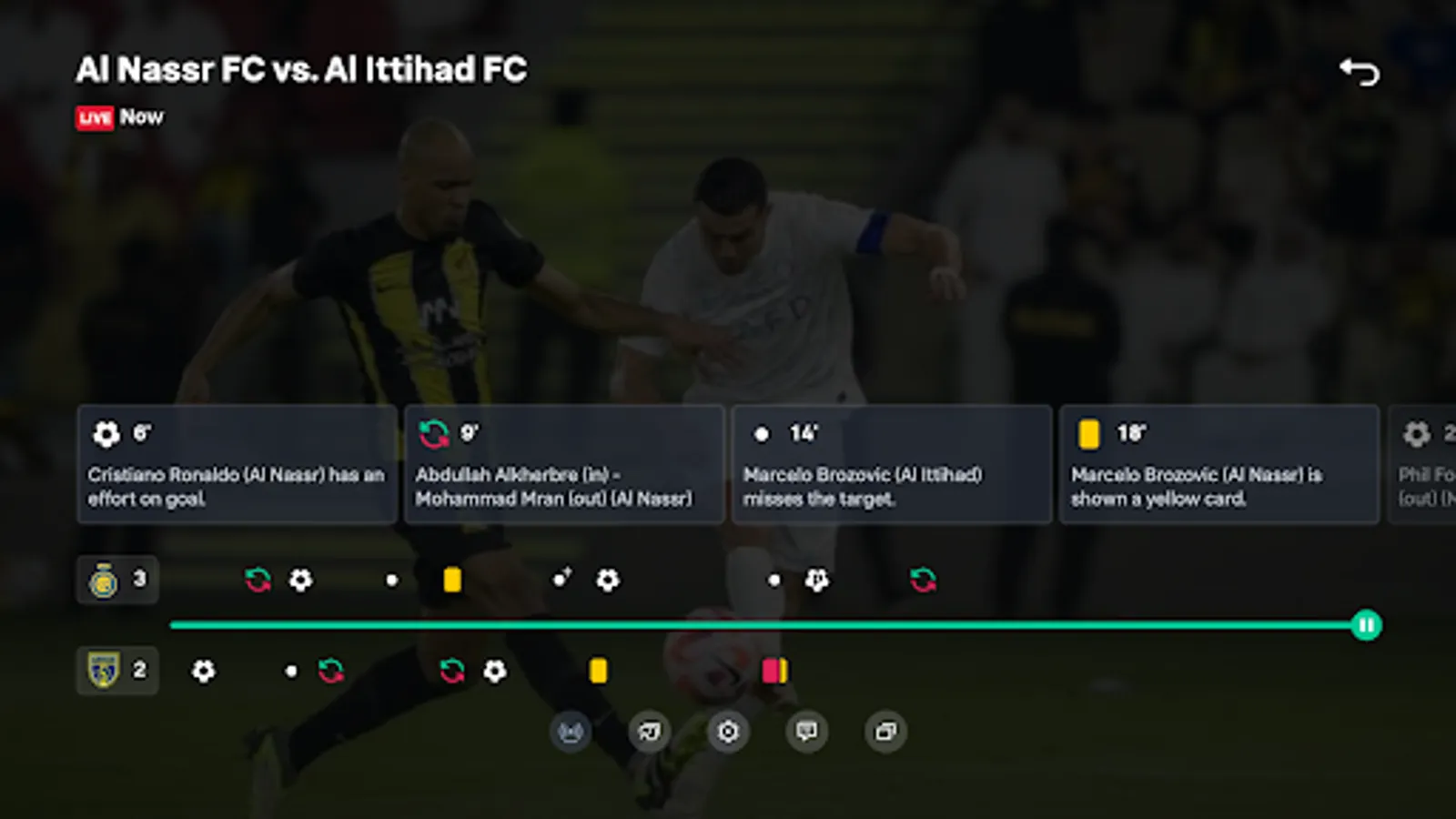Click the back arrow at top right

1361,69
